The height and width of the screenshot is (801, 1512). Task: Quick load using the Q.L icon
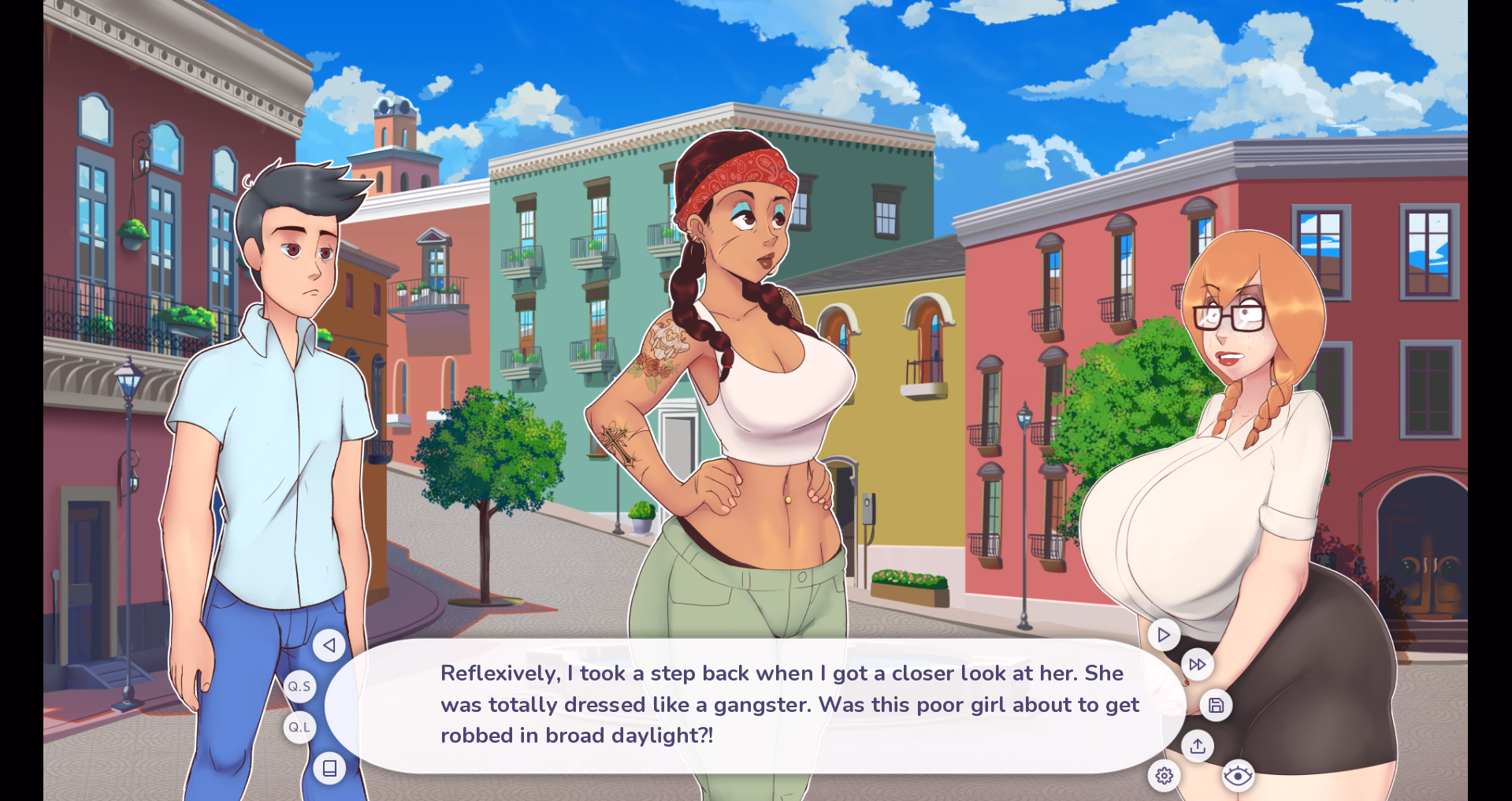coord(299,727)
